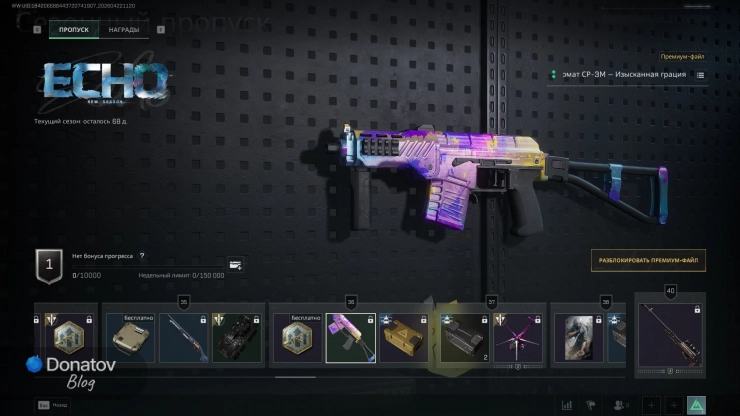This screenshot has width=740, height=416.
Task: Open the grey hooded operator reward
Action: pos(576,337)
